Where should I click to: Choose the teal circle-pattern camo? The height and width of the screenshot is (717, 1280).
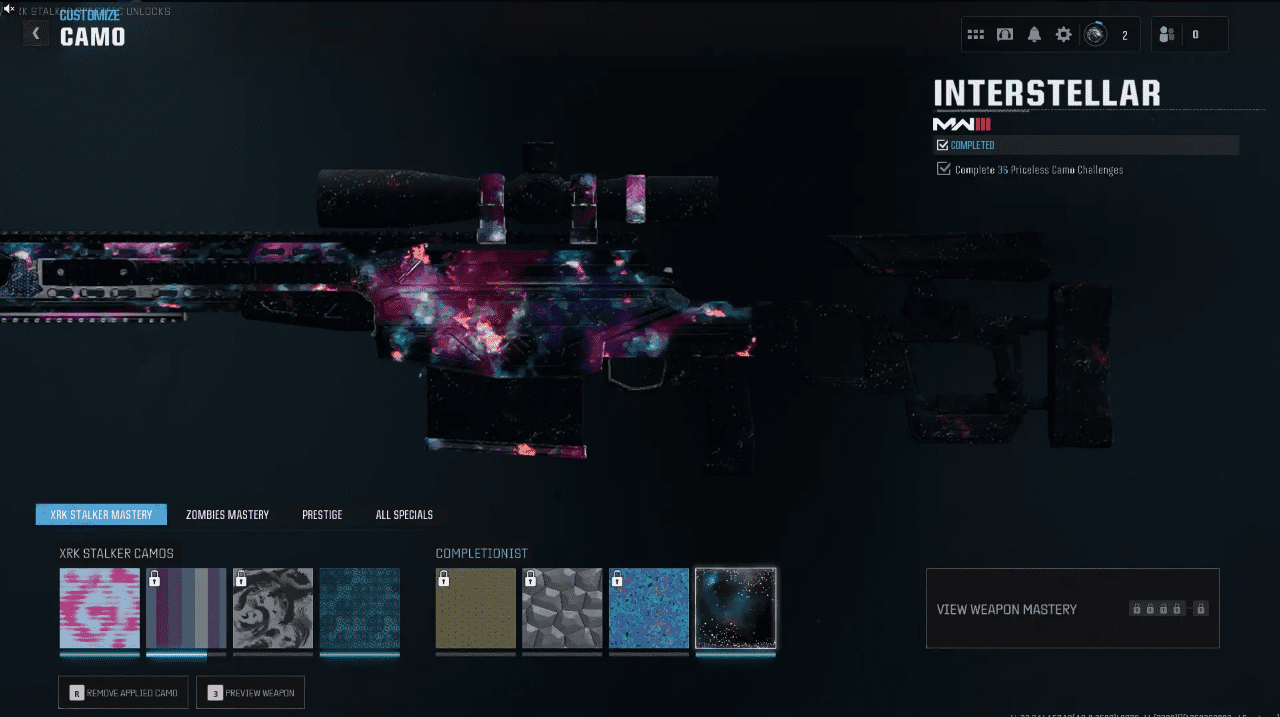click(x=360, y=608)
